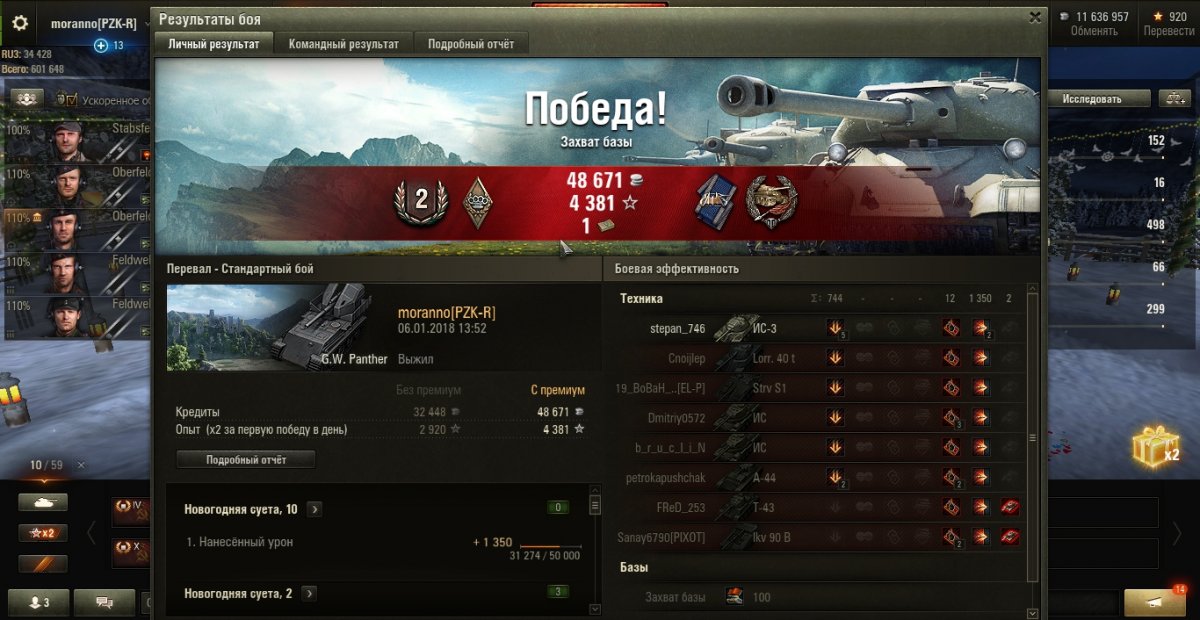The width and height of the screenshot is (1200, 620).
Task: Select the Личный результат tab
Action: [214, 44]
